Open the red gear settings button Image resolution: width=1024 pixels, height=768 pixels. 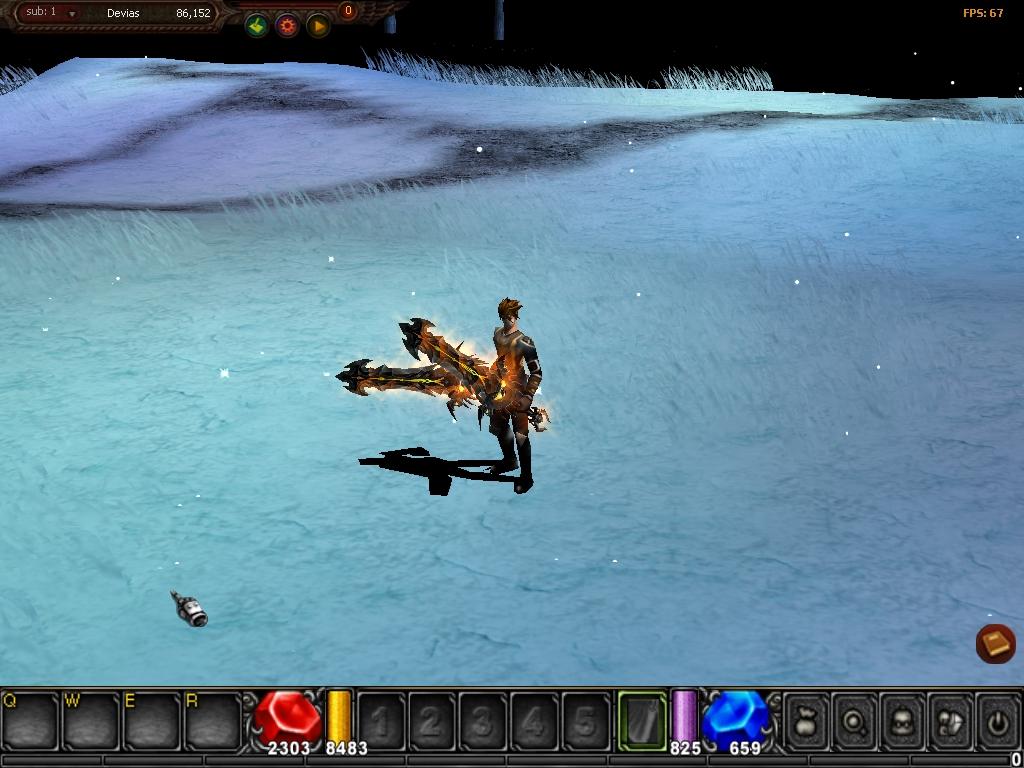pyautogui.click(x=288, y=26)
